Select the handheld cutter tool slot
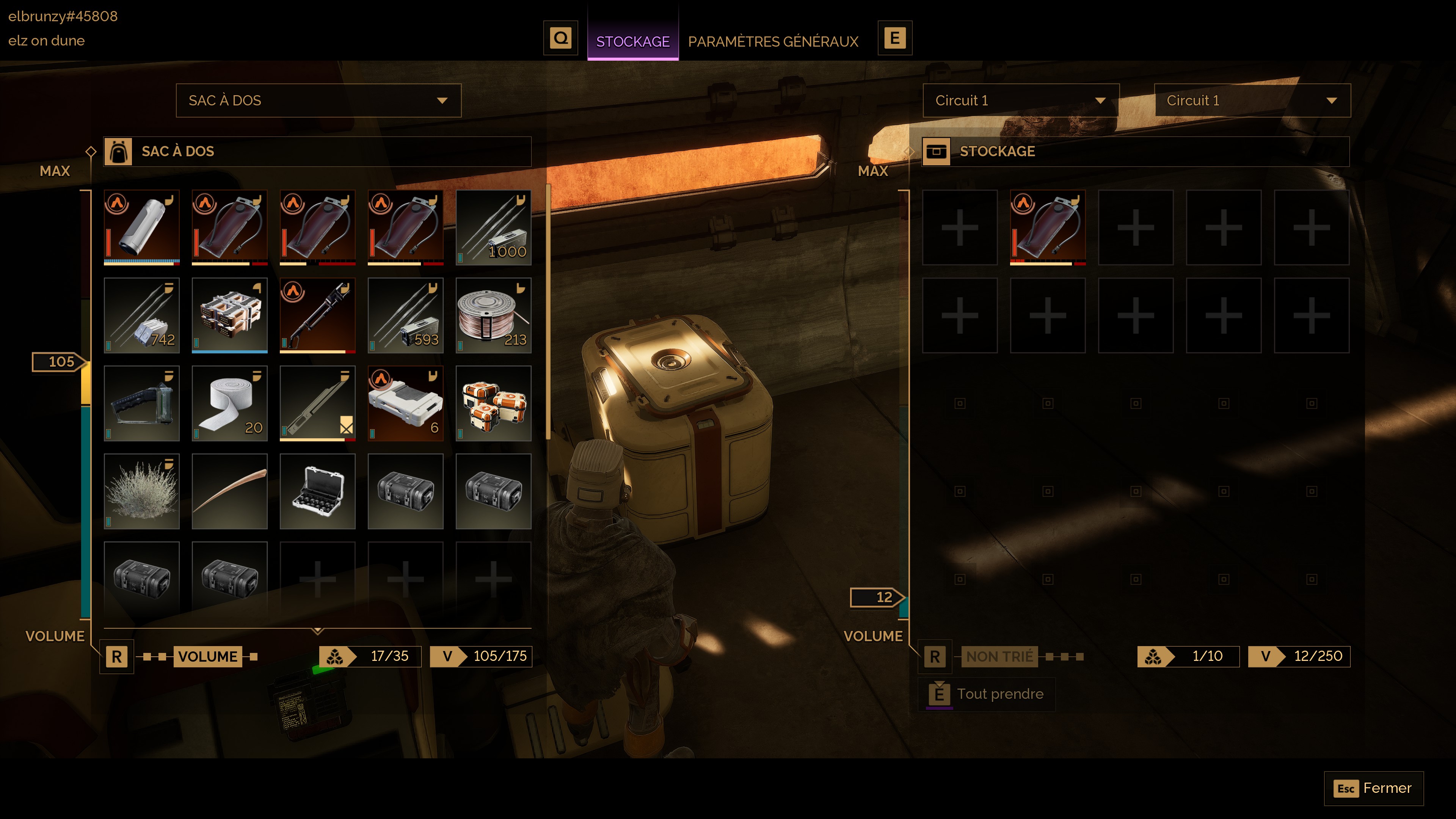 tap(141, 403)
